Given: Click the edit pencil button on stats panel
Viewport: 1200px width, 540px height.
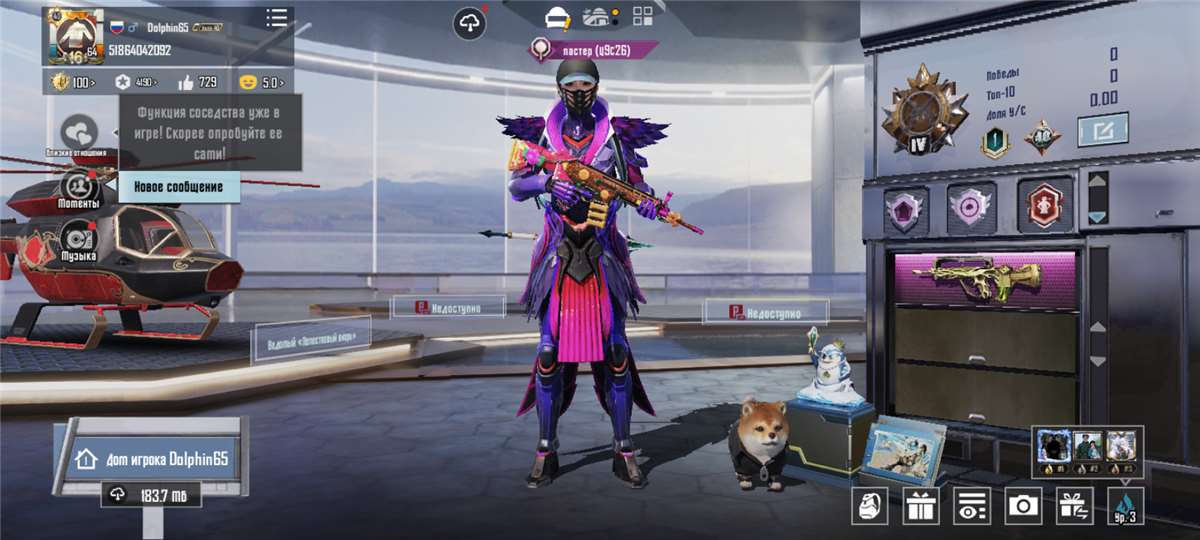Looking at the screenshot, I should tap(1102, 130).
